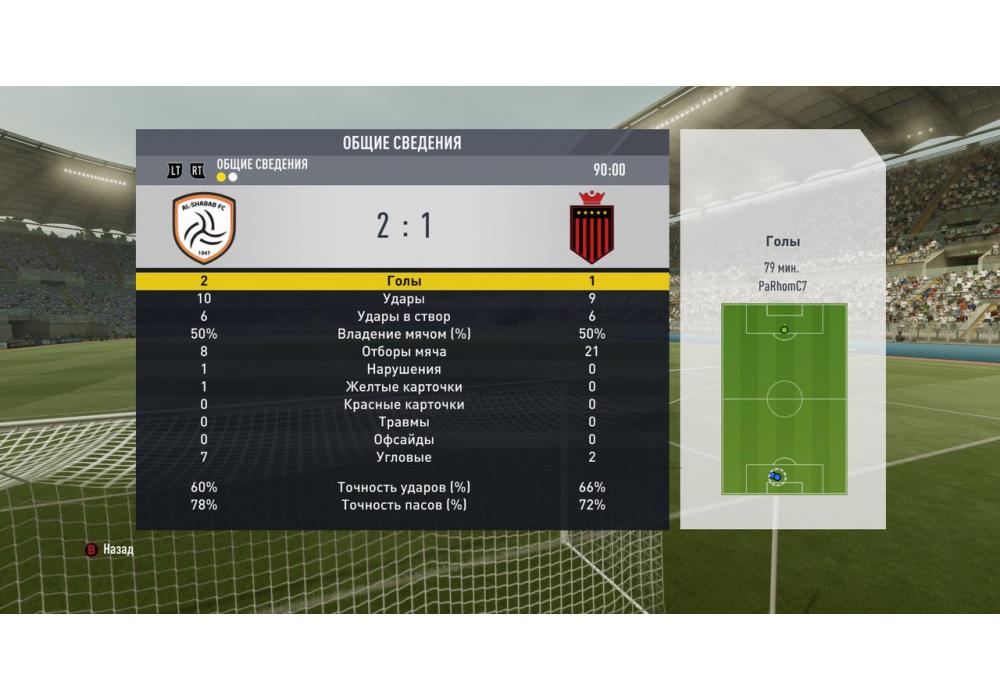Select the Точность ударов (%) row
This screenshot has height=700, width=1000.
(x=403, y=488)
